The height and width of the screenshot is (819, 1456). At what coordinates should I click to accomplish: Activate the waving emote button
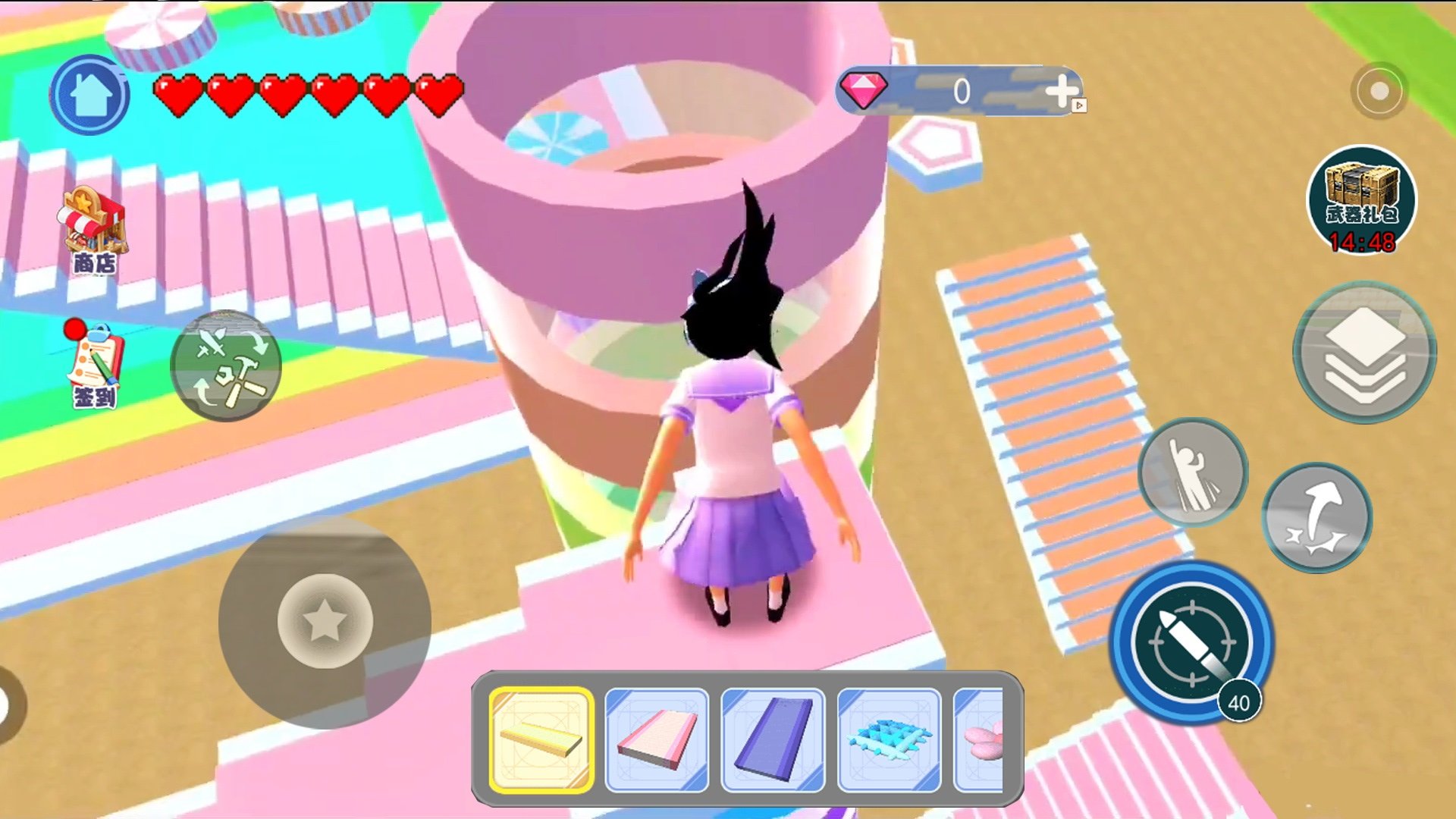(x=1192, y=472)
